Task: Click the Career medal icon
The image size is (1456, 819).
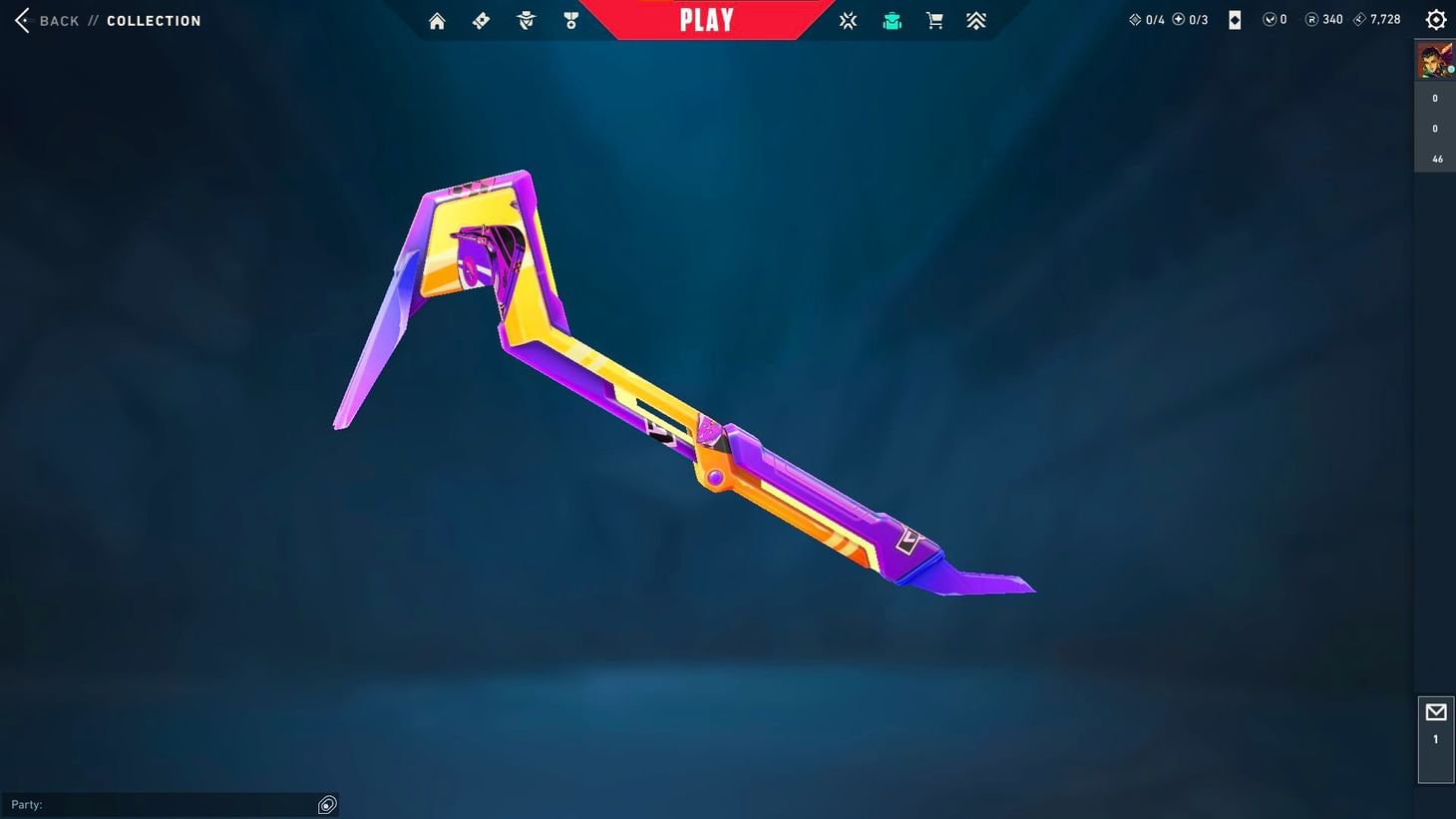Action: pos(571,20)
